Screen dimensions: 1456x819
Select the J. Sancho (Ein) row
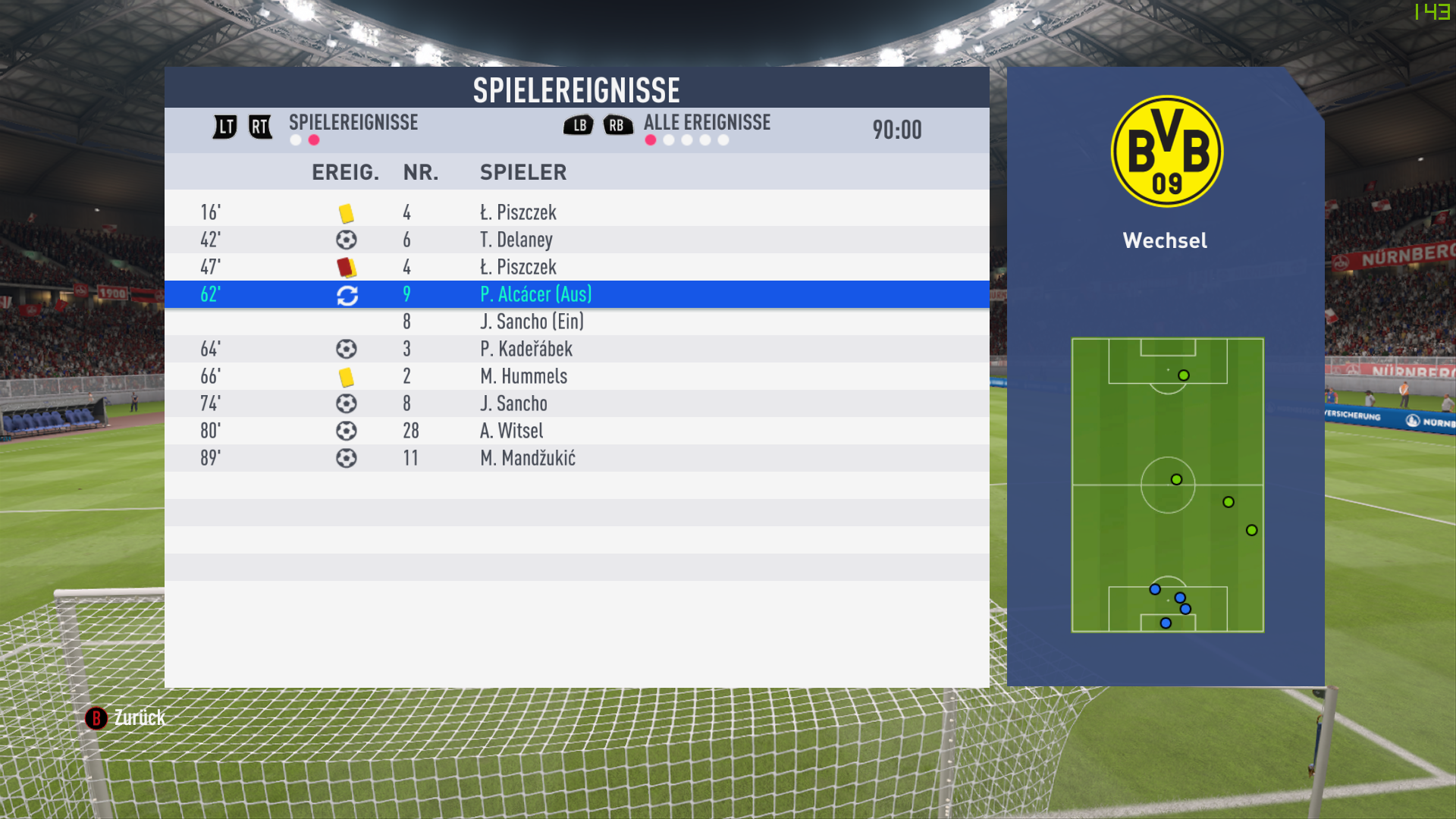pos(576,322)
